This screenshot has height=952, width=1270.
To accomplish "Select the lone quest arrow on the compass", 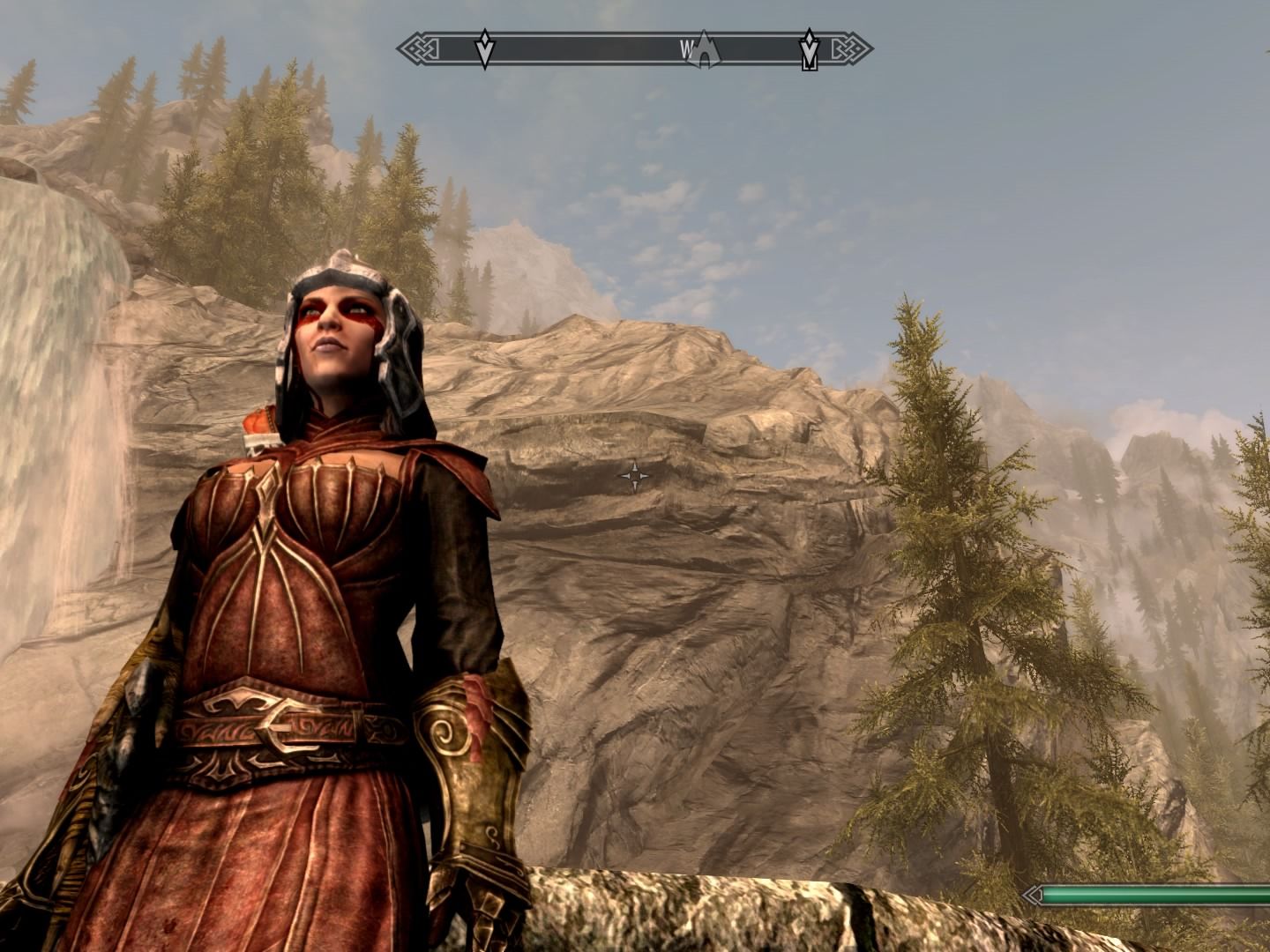I will (483, 49).
